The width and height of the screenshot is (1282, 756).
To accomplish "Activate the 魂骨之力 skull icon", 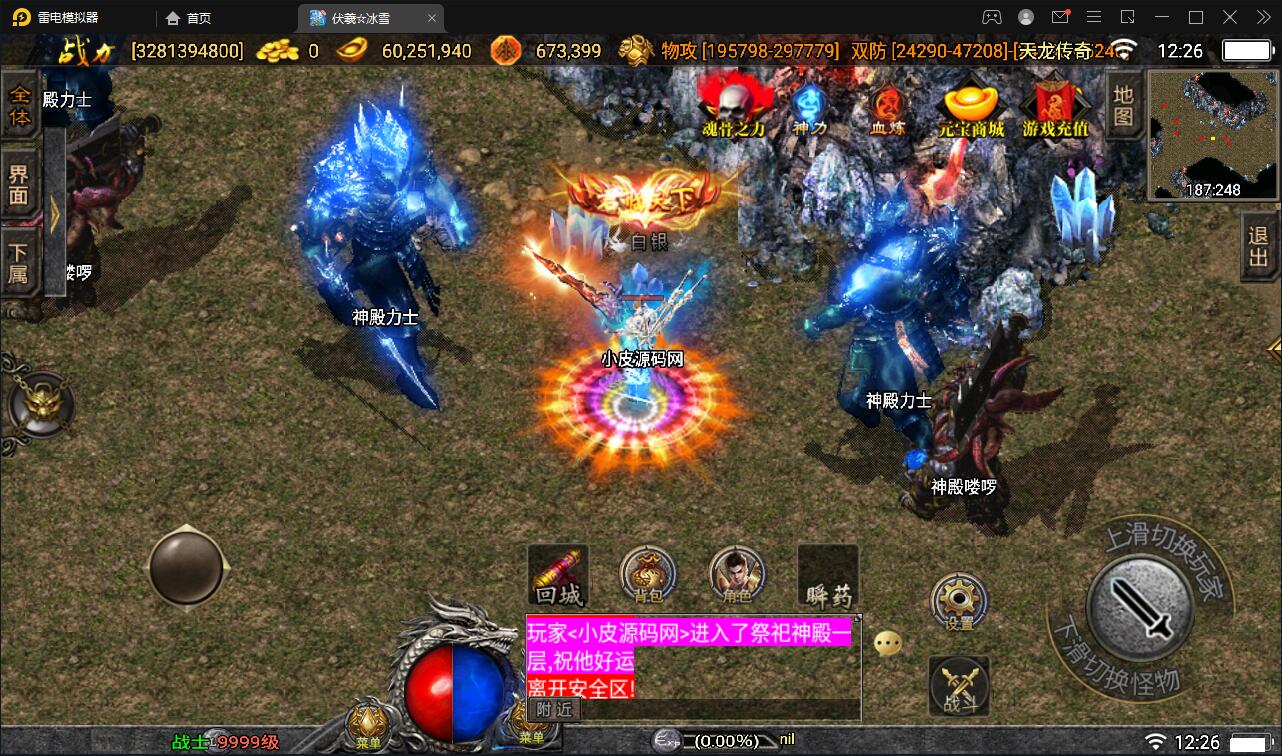I will 731,105.
